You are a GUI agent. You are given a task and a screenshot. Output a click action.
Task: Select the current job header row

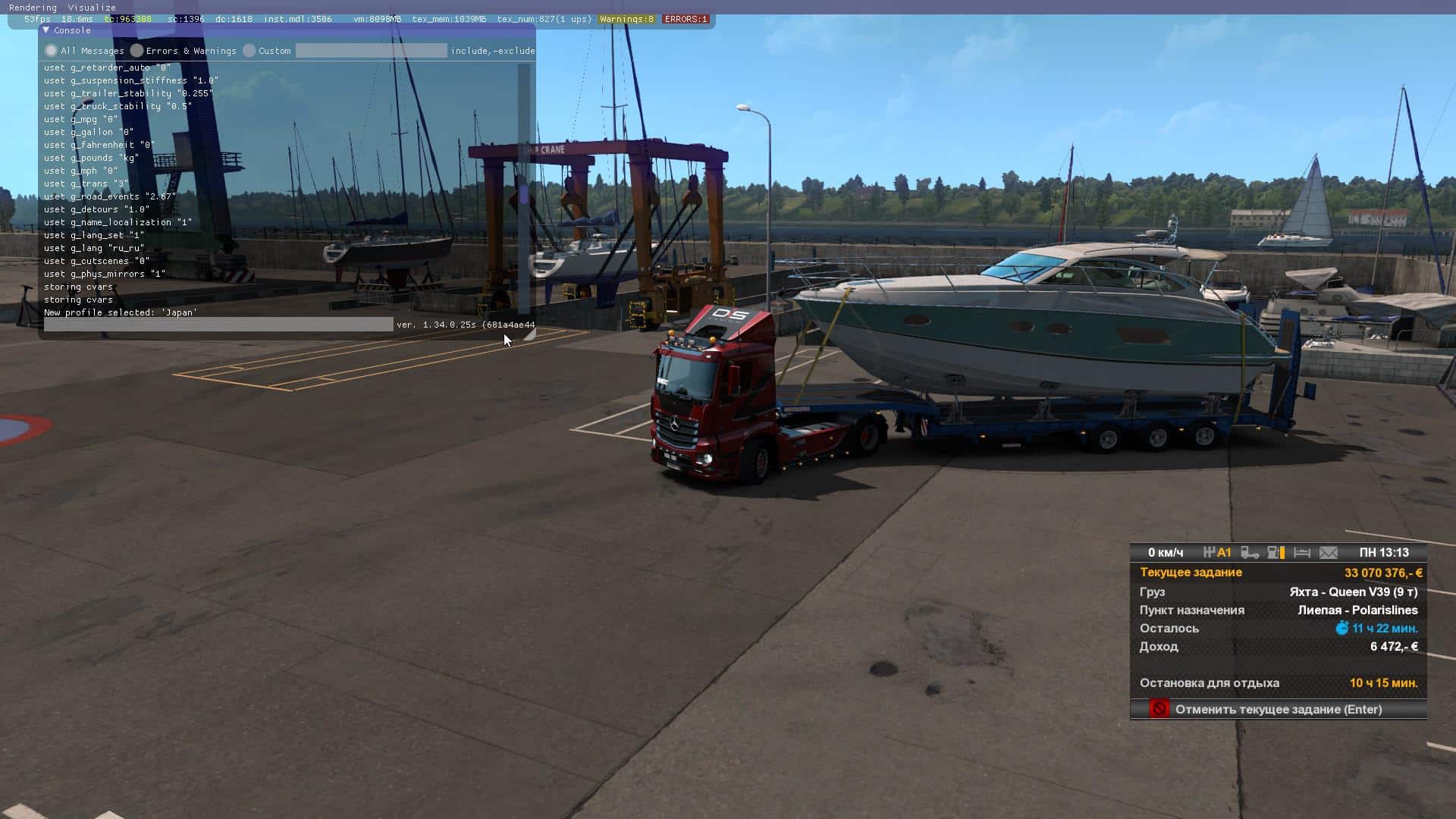(1279, 573)
